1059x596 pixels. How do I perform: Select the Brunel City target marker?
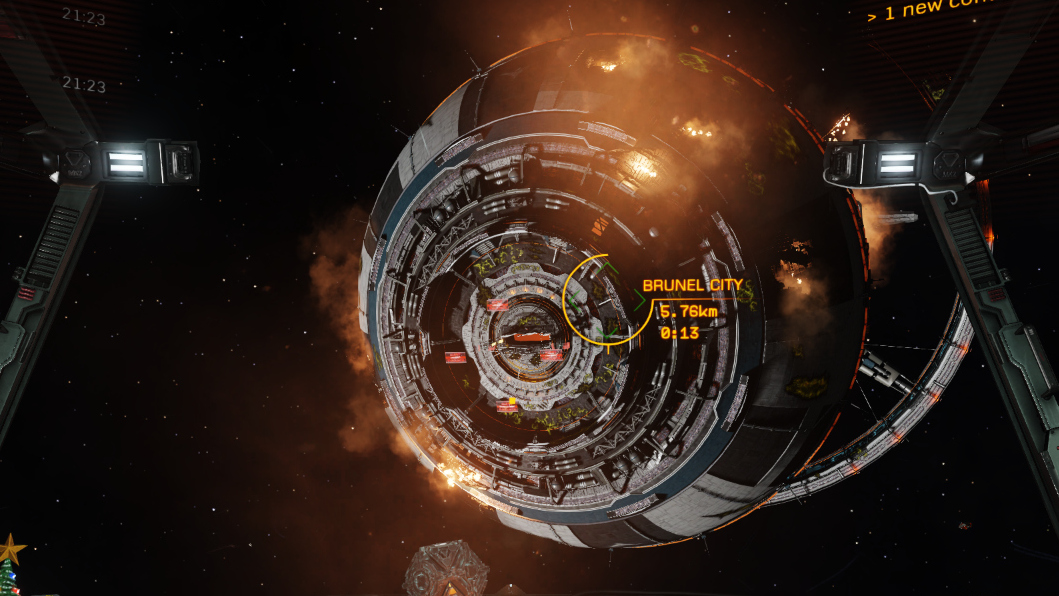coord(692,286)
